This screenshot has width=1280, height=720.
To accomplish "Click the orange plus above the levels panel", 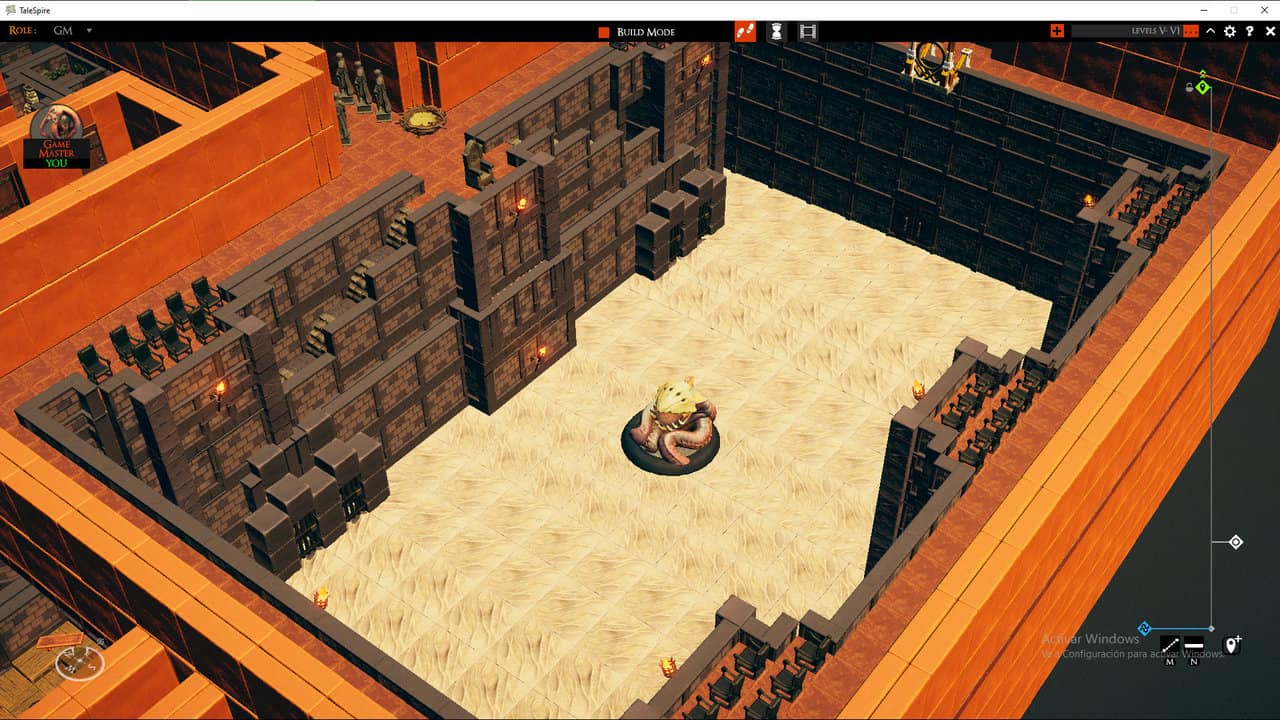I will (x=1056, y=30).
